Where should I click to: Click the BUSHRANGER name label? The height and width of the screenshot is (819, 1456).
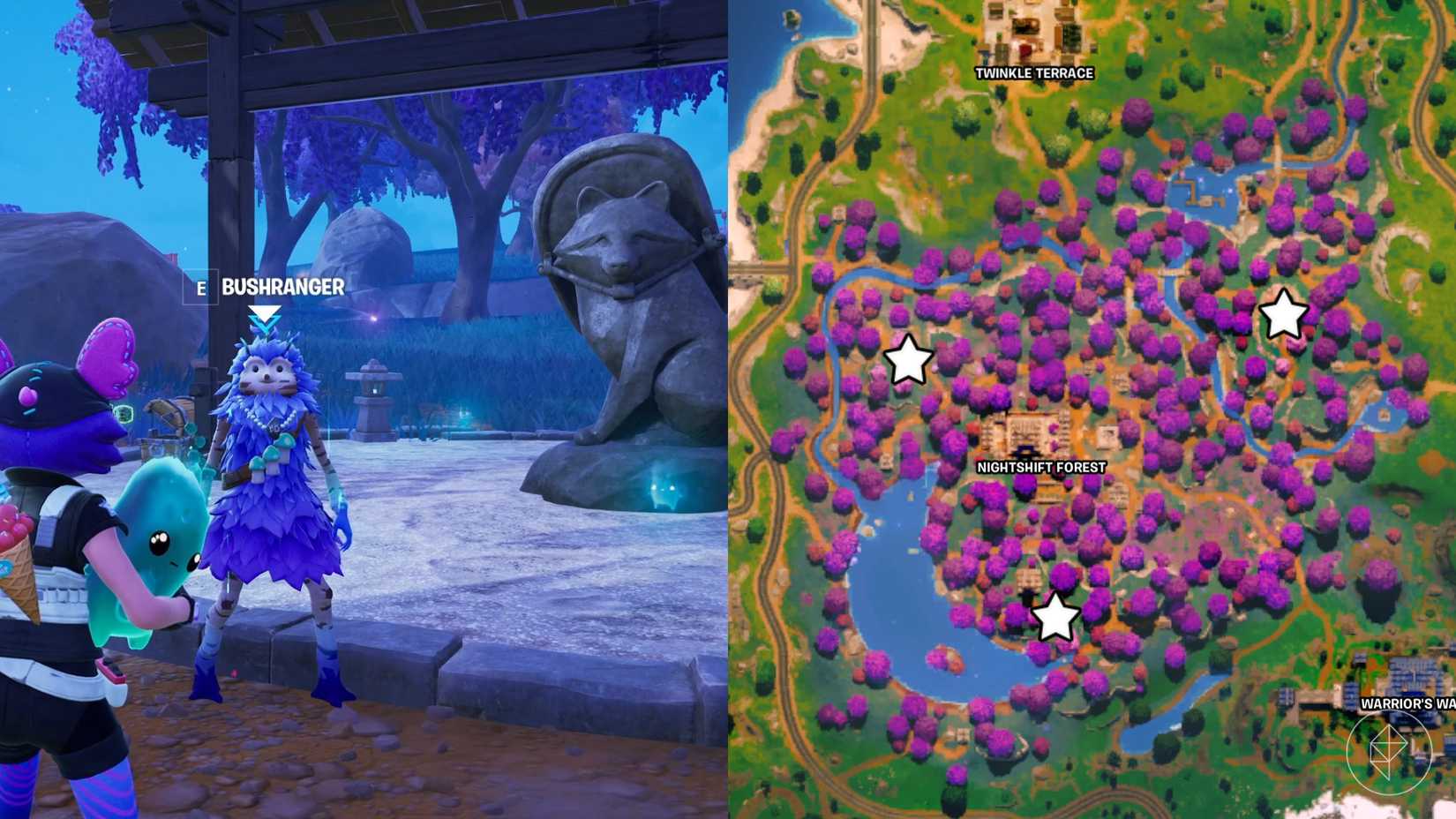282,286
